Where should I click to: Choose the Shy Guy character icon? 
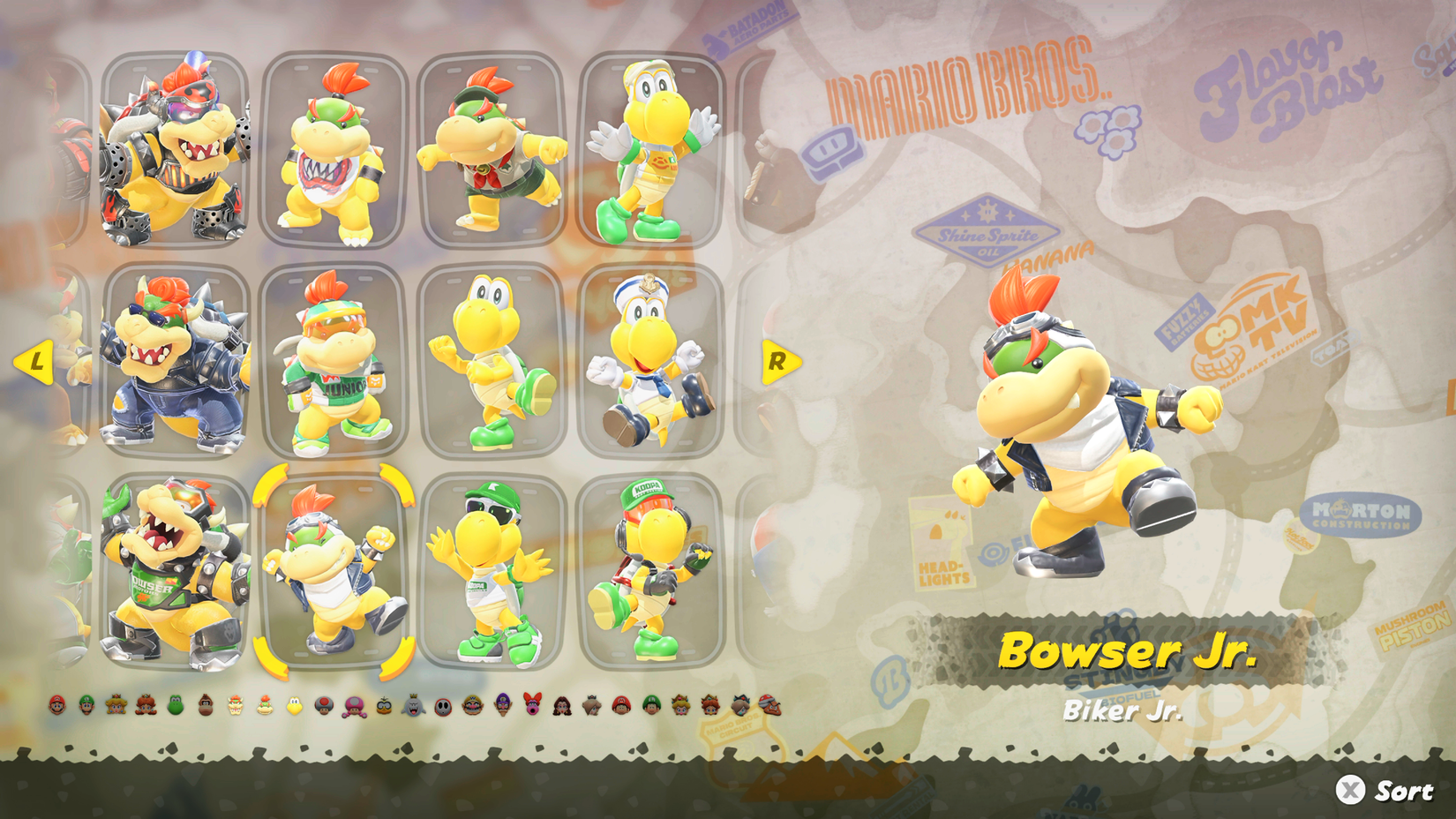click(x=445, y=706)
